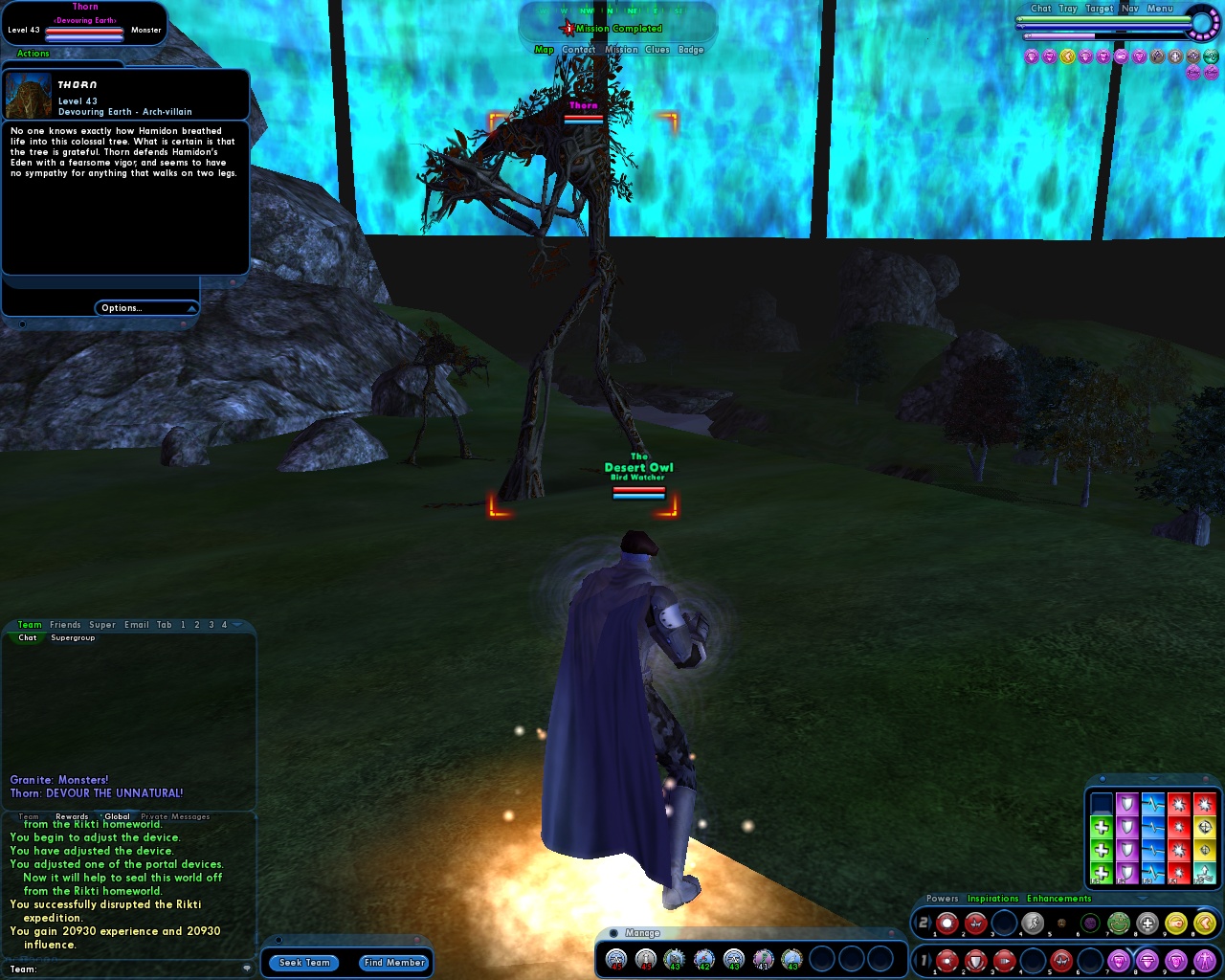Toggle the Enhancements view
1225x980 pixels.
tap(1057, 898)
